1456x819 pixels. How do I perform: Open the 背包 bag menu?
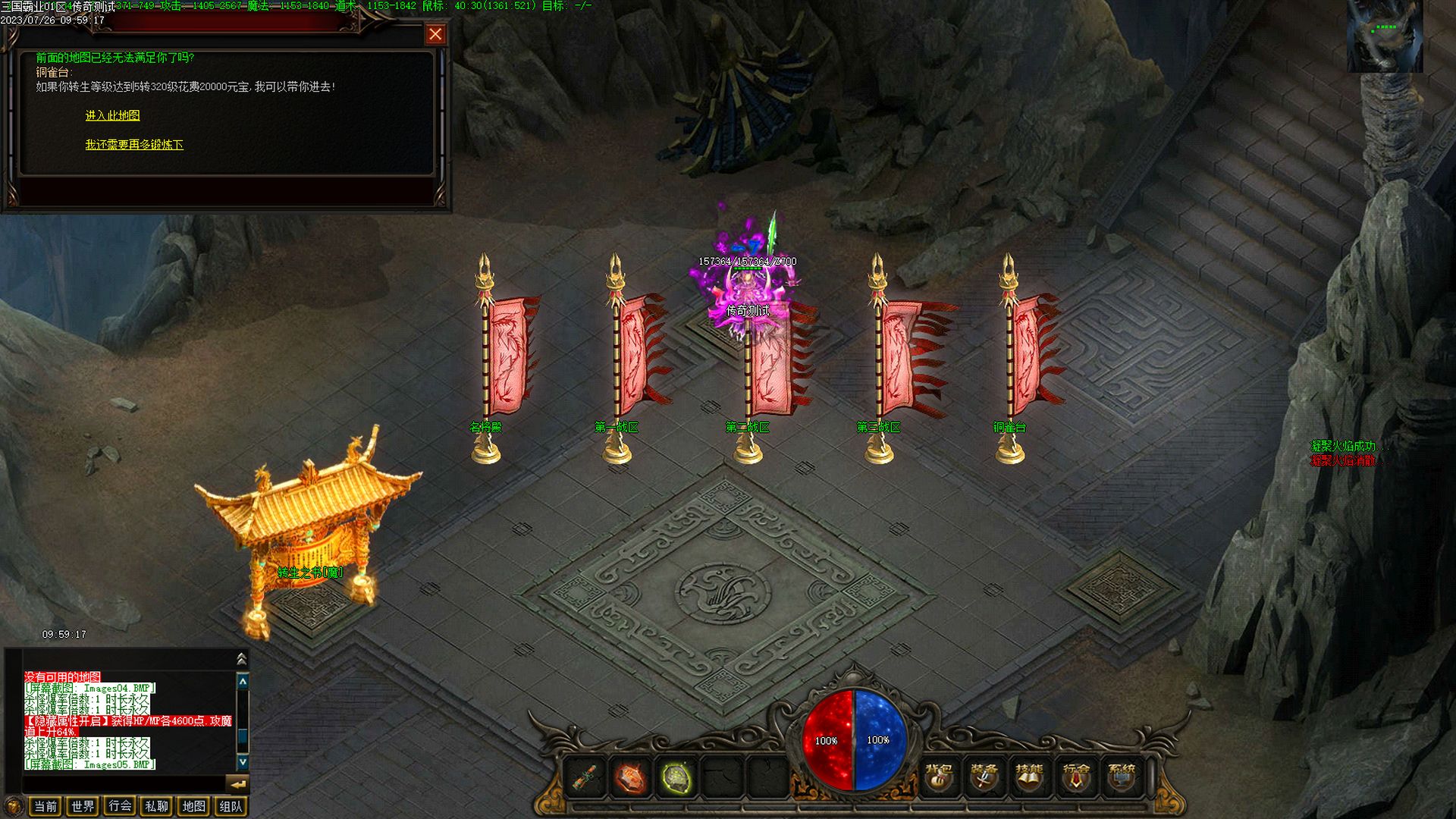[939, 777]
